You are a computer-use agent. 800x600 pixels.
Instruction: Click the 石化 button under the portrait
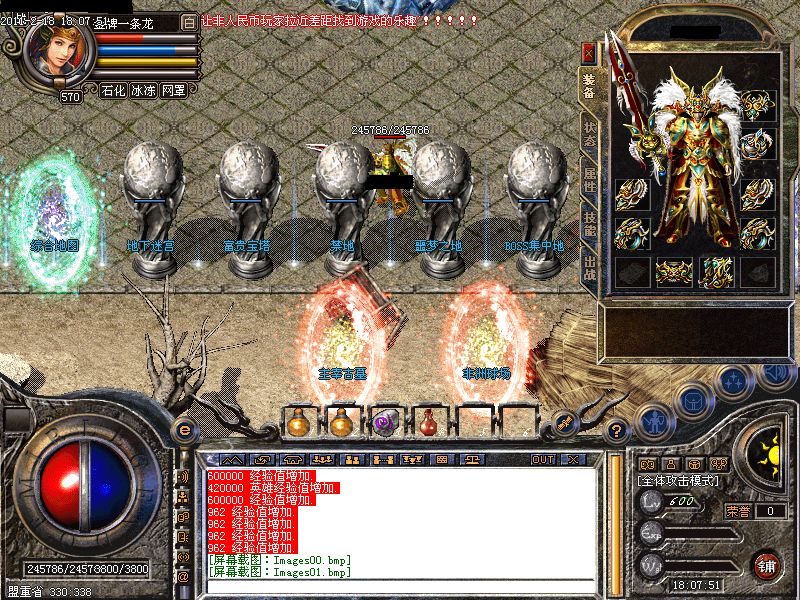tap(113, 90)
